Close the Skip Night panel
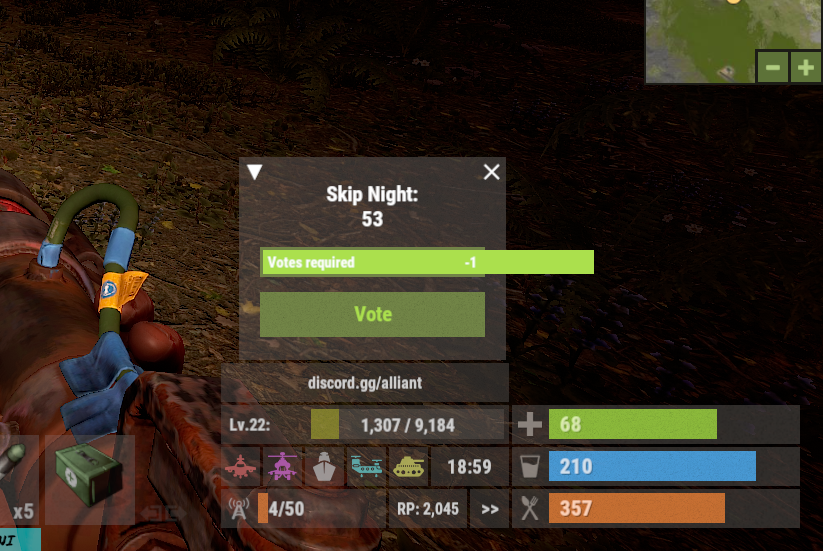 tap(491, 172)
